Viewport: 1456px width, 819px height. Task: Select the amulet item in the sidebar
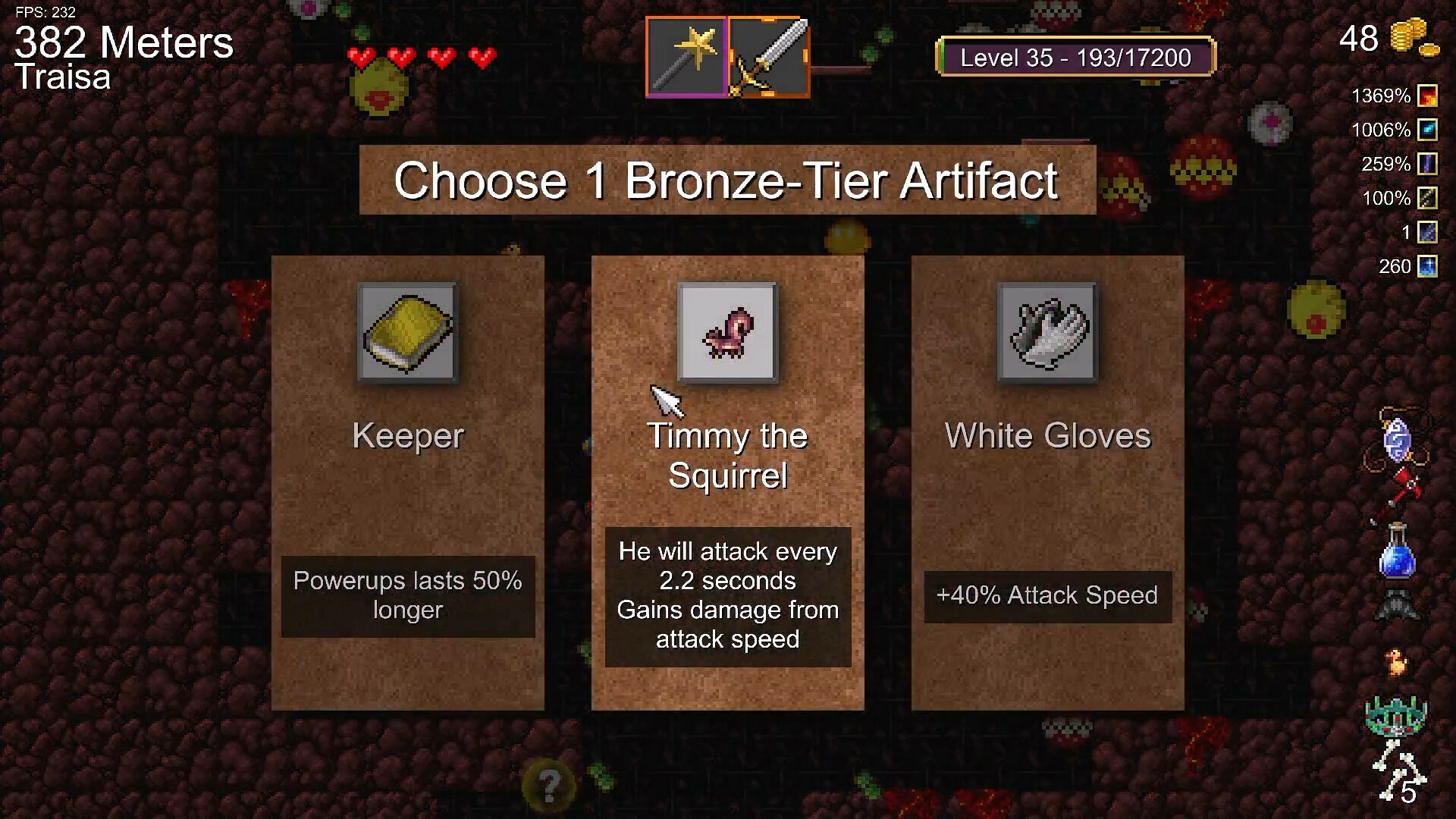tap(1398, 440)
